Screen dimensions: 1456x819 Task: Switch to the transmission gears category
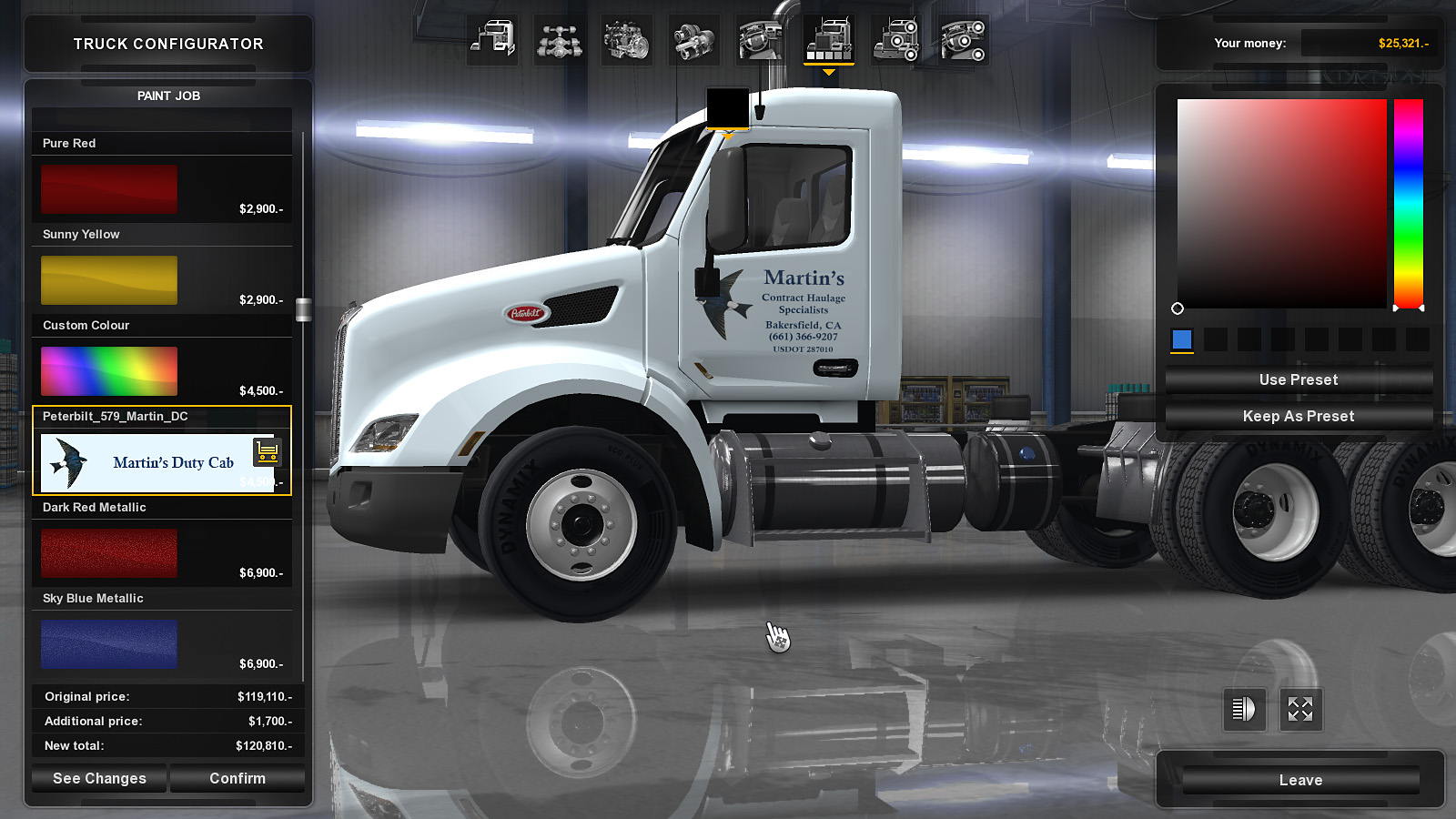[x=693, y=41]
